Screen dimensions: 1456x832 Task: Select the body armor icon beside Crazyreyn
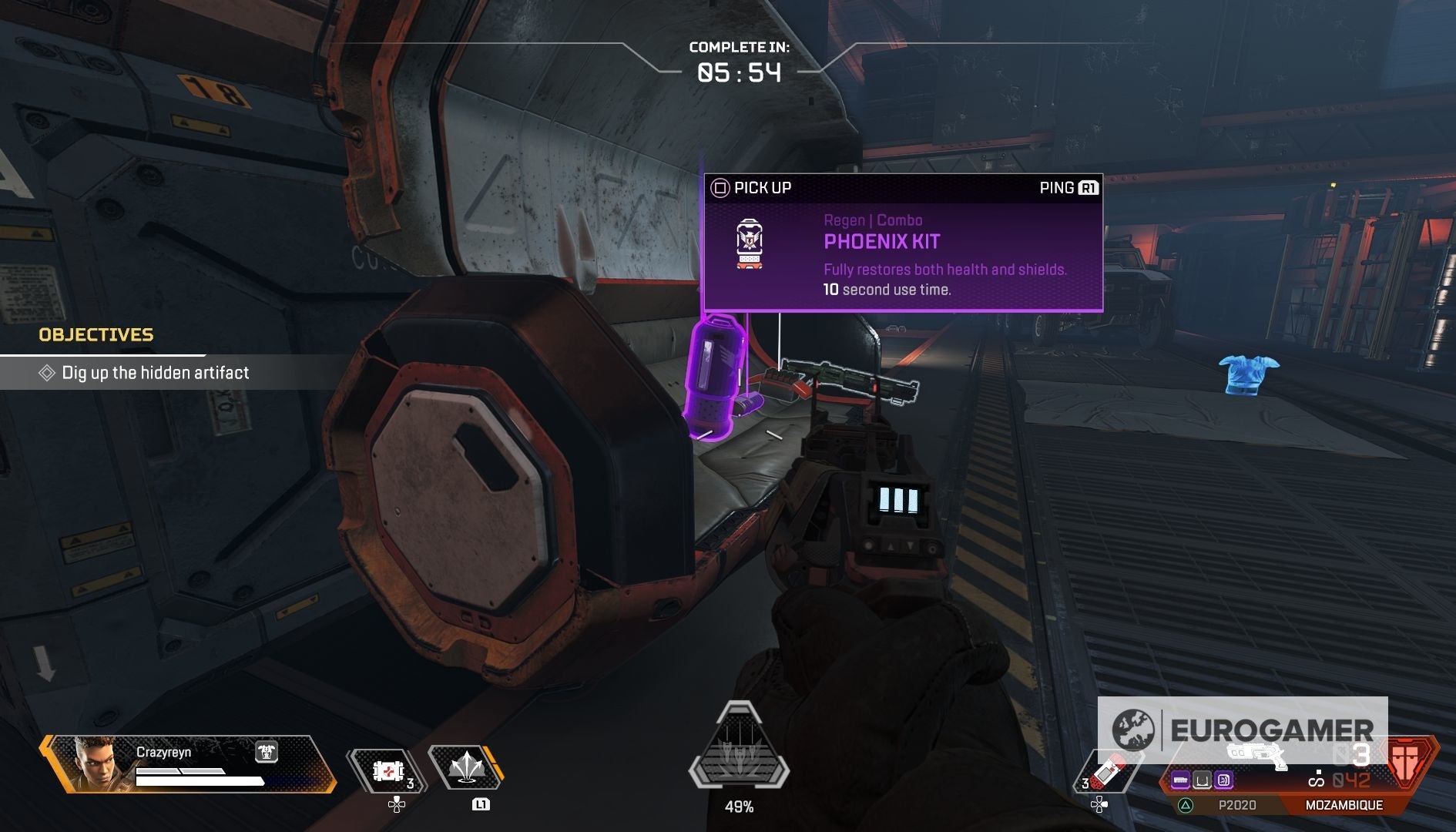tap(267, 752)
